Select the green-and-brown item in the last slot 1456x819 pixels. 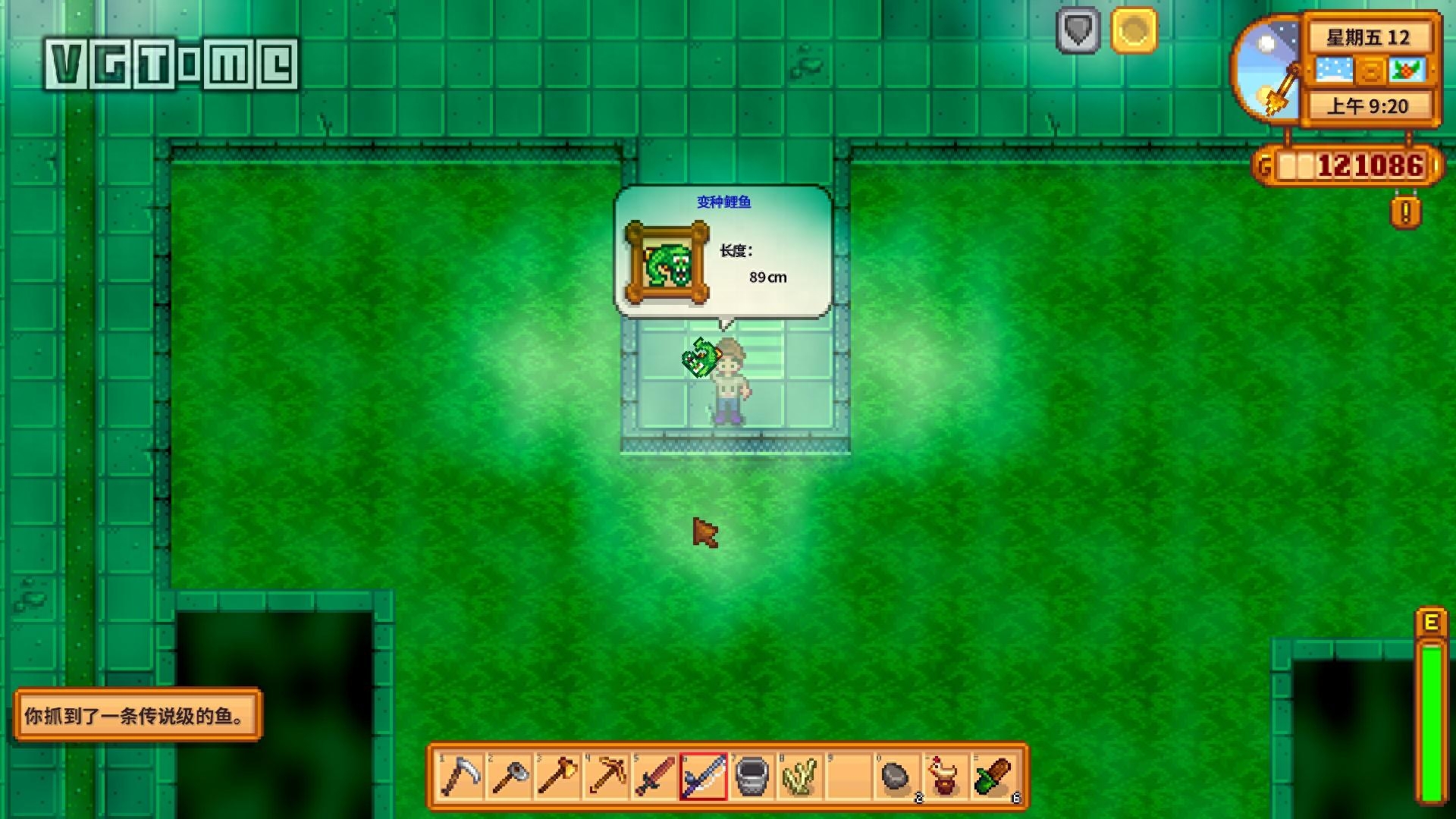994,777
